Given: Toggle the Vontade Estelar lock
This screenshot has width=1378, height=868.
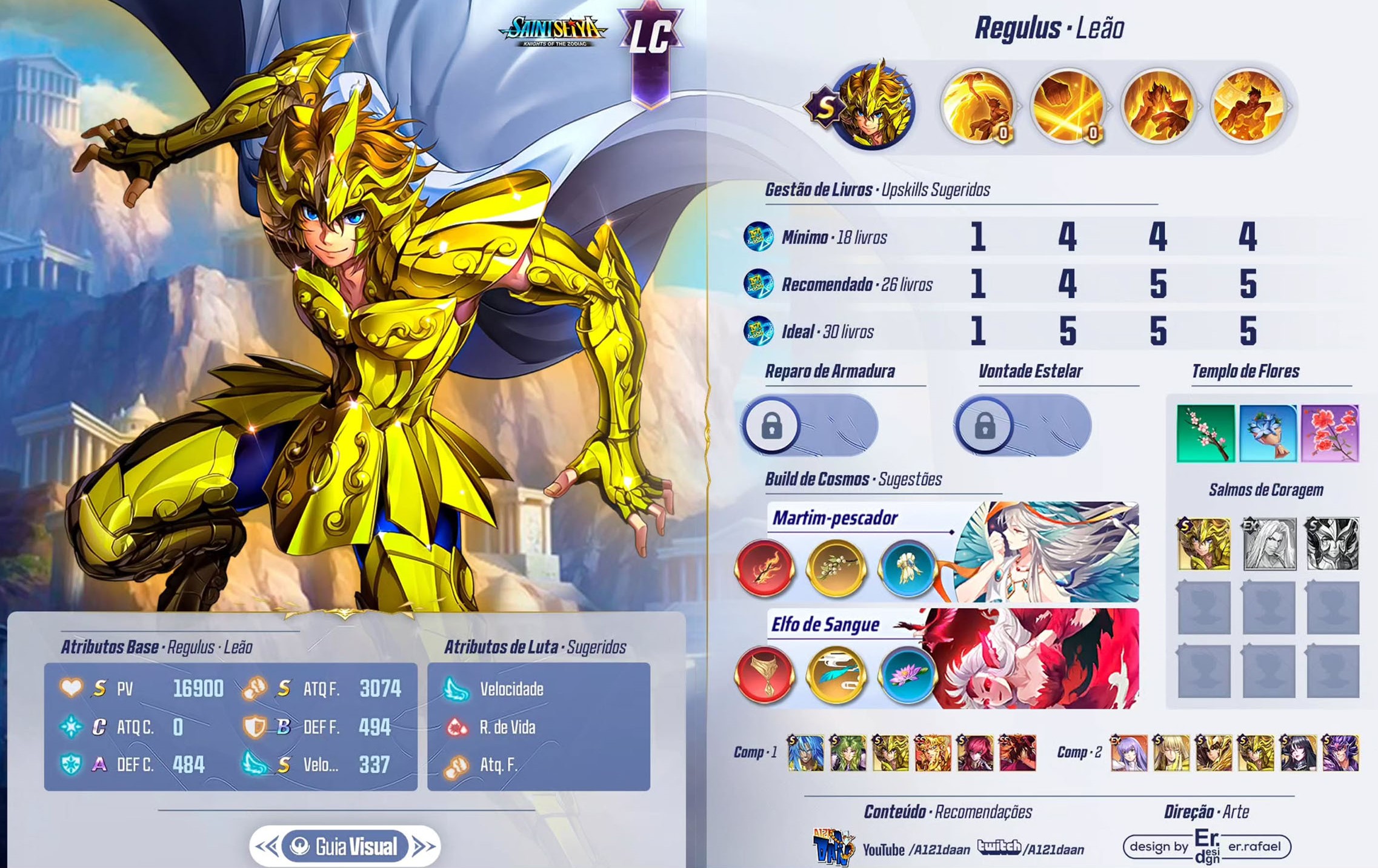Looking at the screenshot, I should pos(985,426).
